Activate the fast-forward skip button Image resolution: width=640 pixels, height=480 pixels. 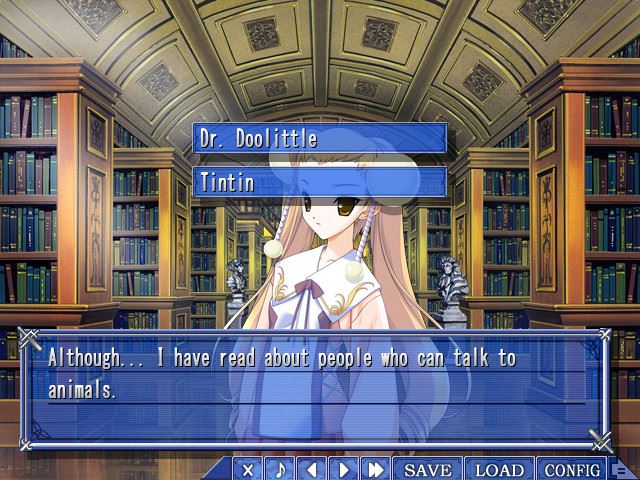click(x=376, y=469)
